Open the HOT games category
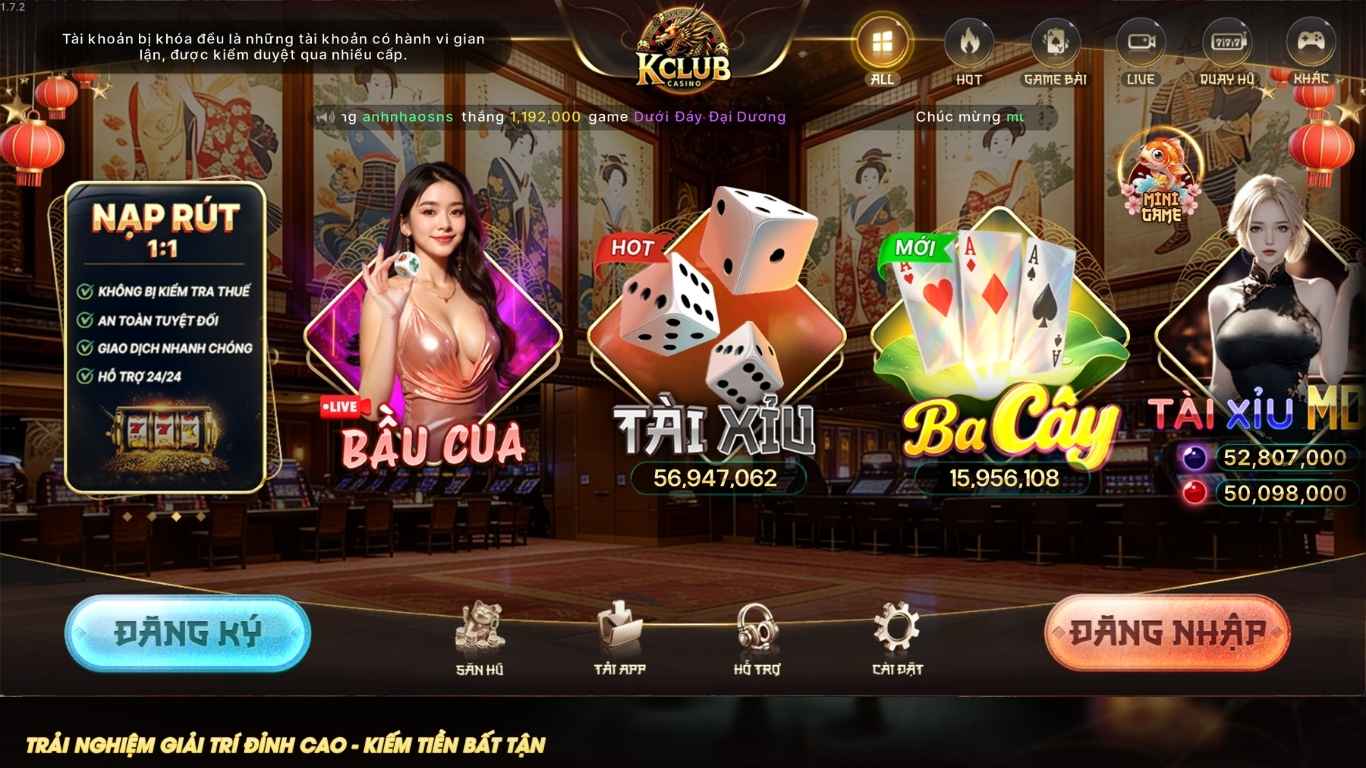This screenshot has width=1366, height=768. click(966, 40)
